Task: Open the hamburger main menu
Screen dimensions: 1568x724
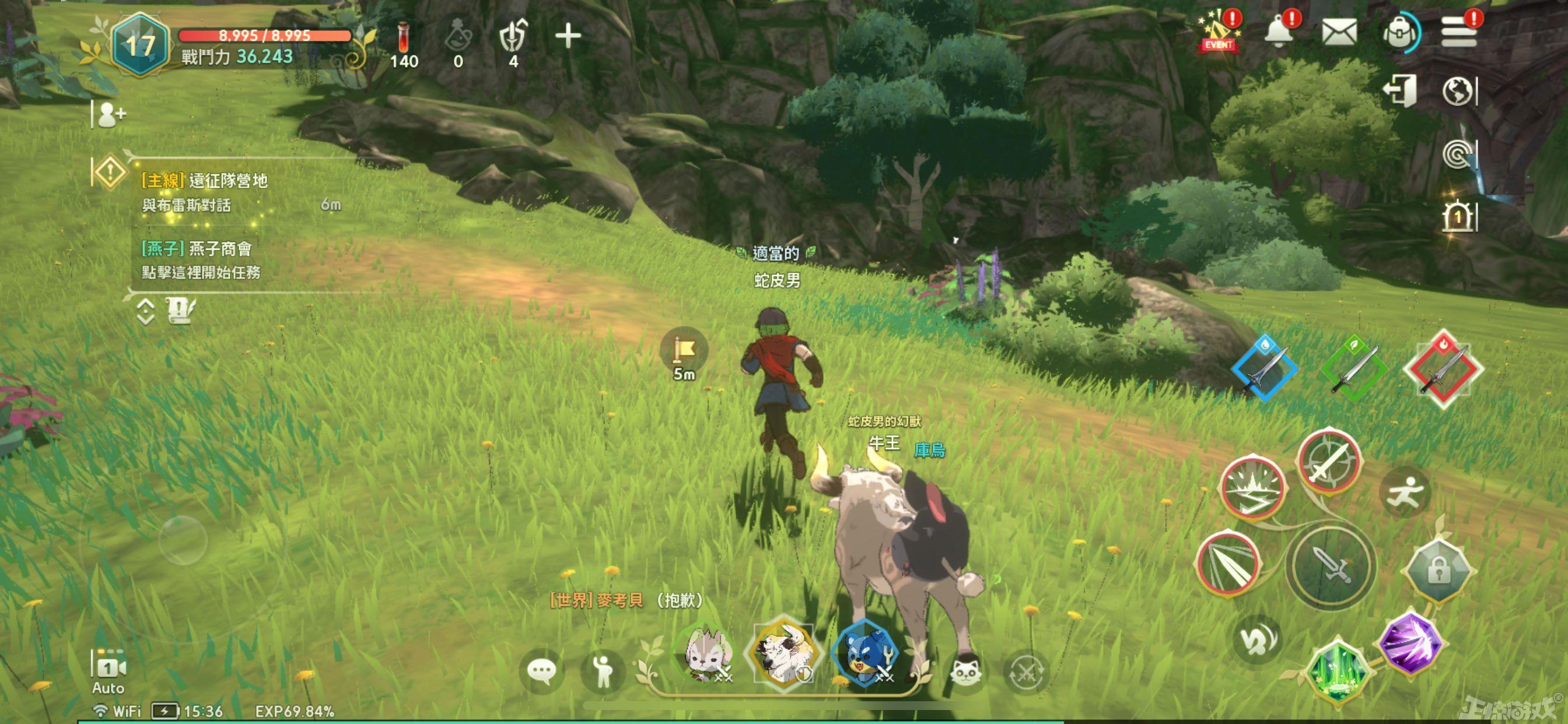Action: (x=1459, y=31)
